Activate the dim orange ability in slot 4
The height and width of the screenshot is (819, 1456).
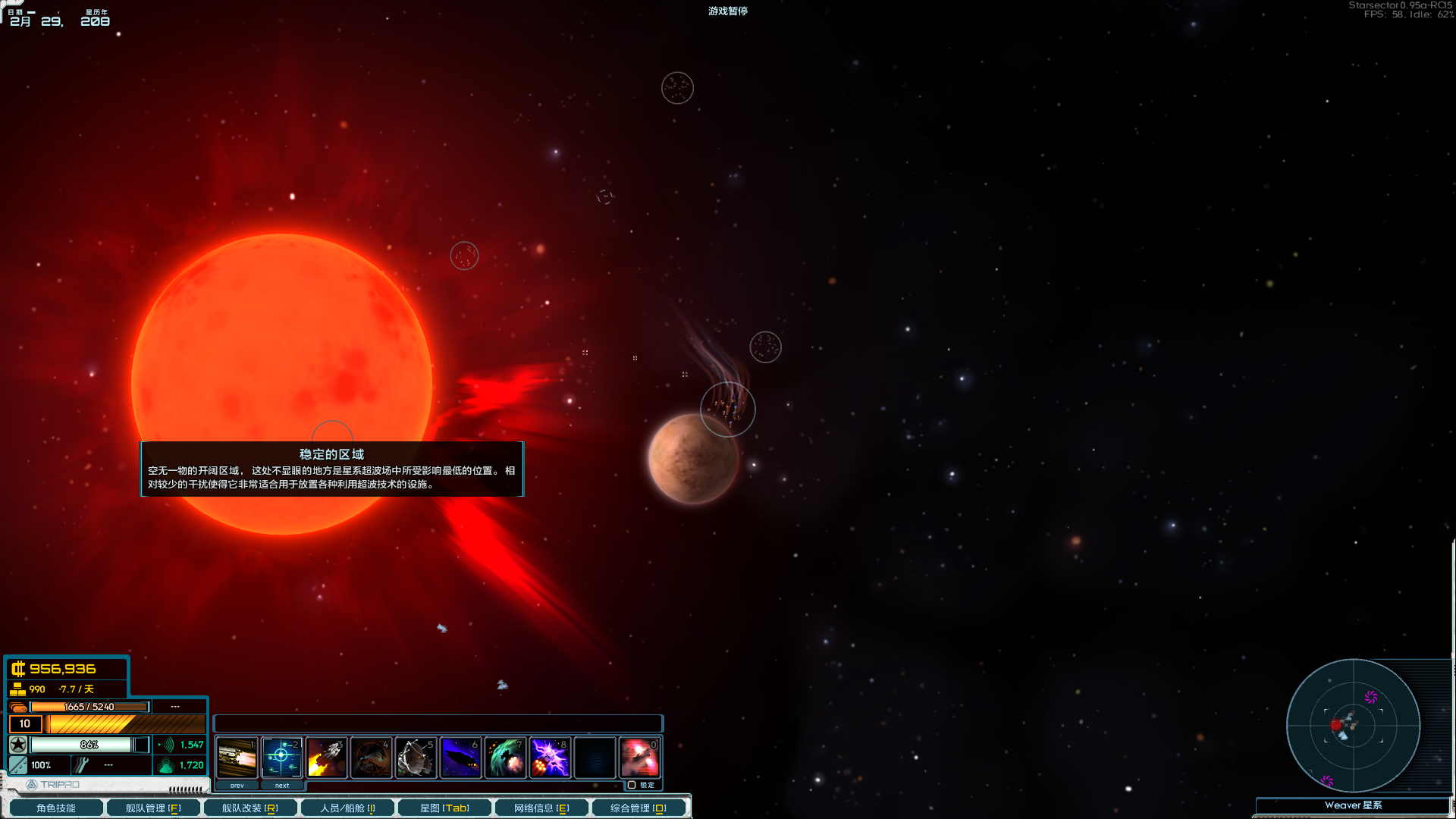[371, 757]
